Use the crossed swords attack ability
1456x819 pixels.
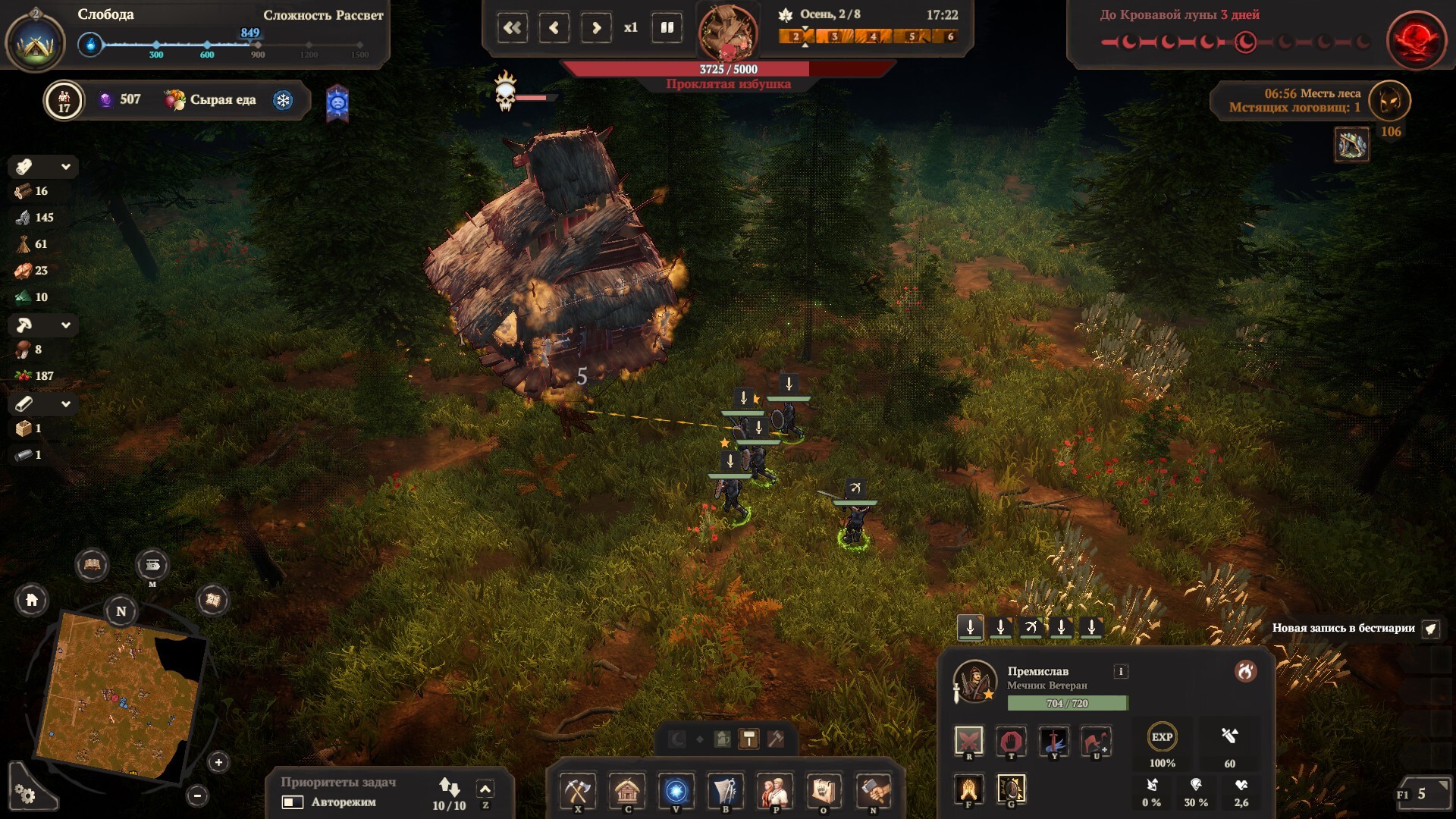point(968,740)
